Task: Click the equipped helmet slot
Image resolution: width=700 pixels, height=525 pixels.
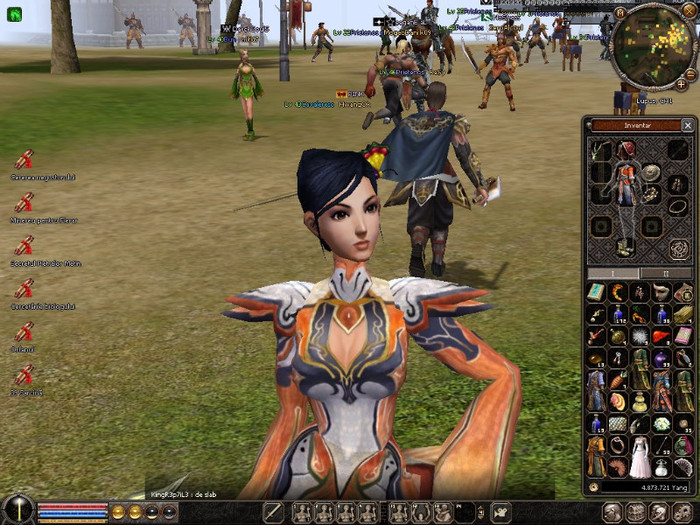Action: coord(626,150)
